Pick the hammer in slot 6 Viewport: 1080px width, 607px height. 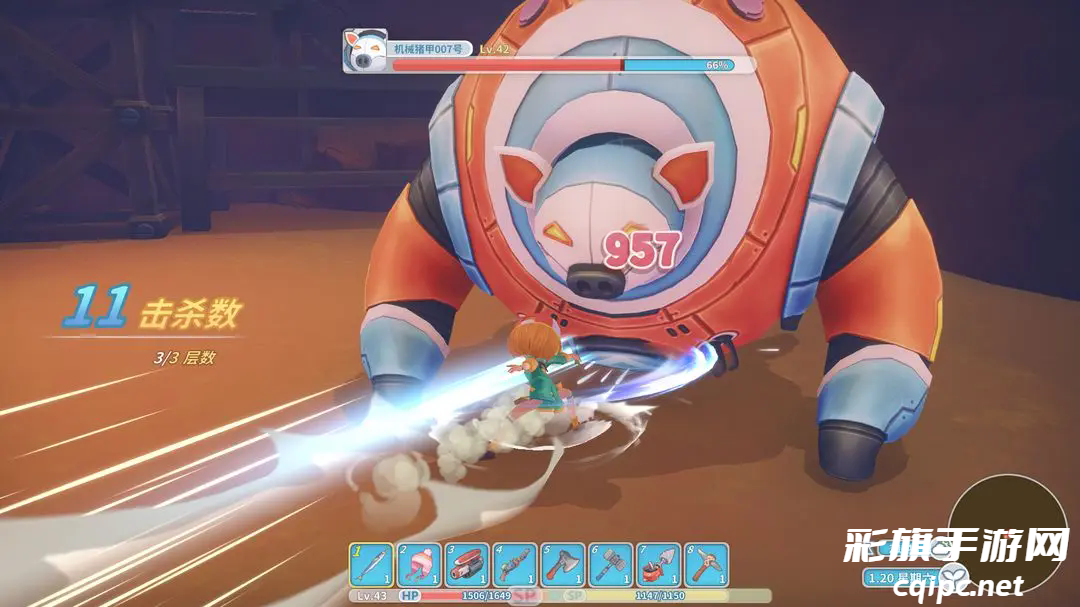611,565
